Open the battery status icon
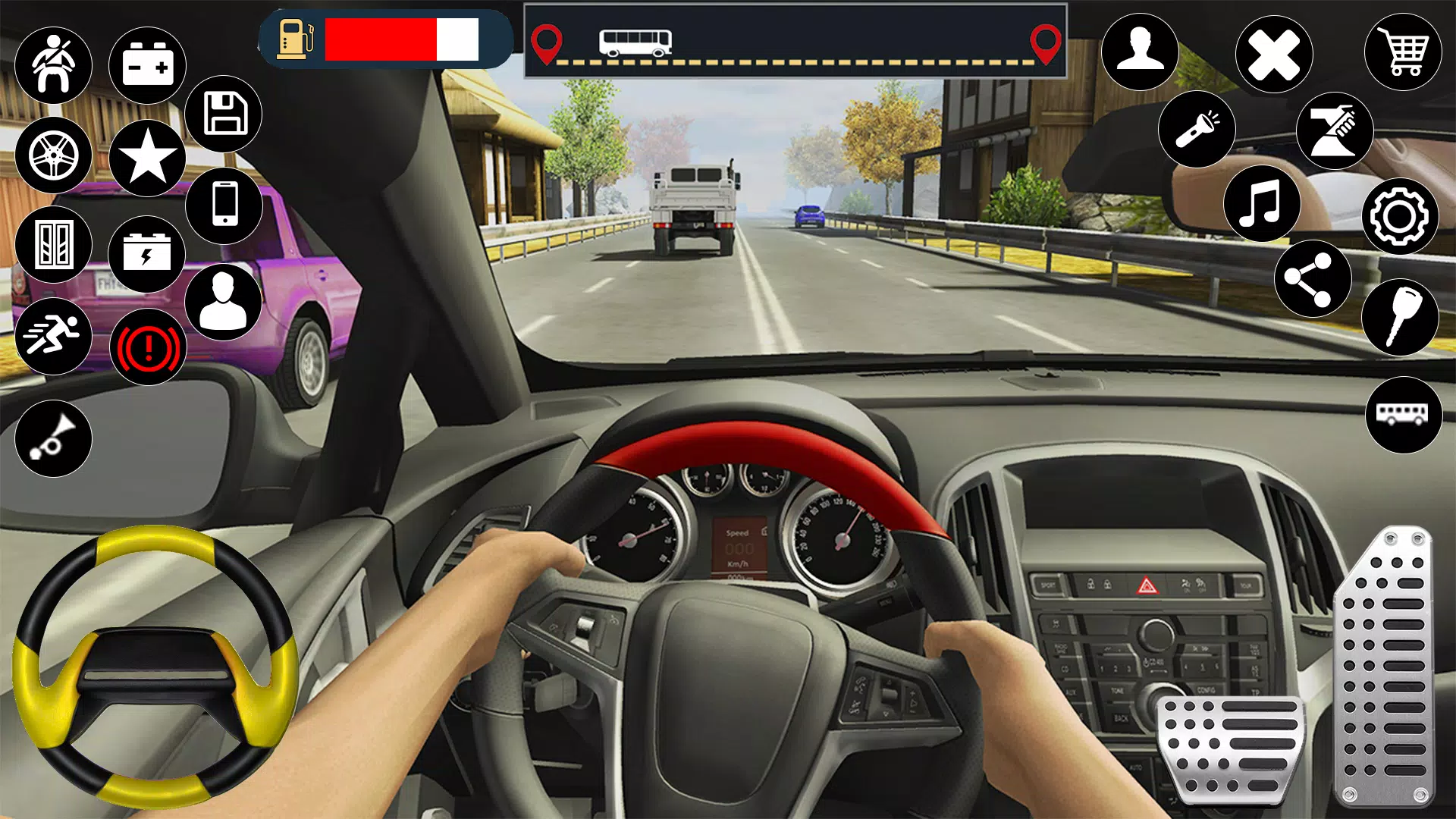 pos(146,64)
